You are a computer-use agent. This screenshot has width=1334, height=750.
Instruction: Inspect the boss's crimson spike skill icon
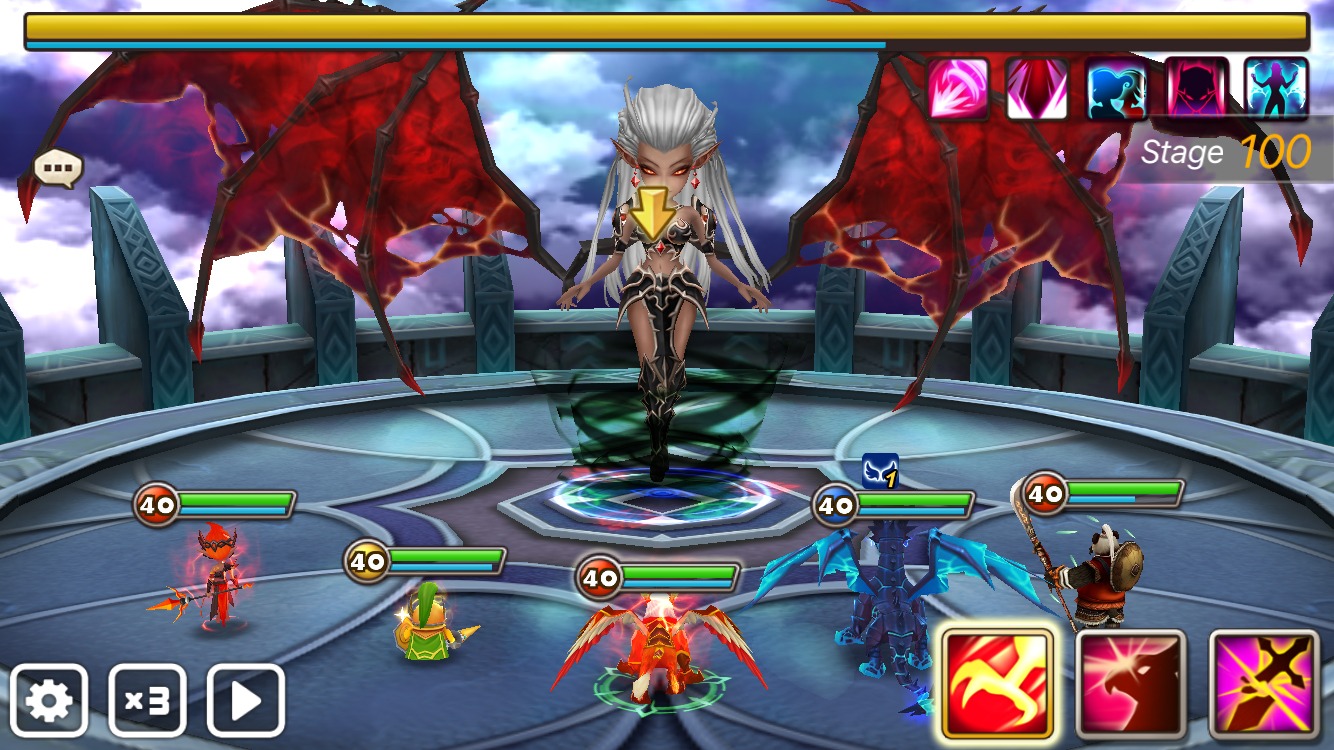(1037, 89)
